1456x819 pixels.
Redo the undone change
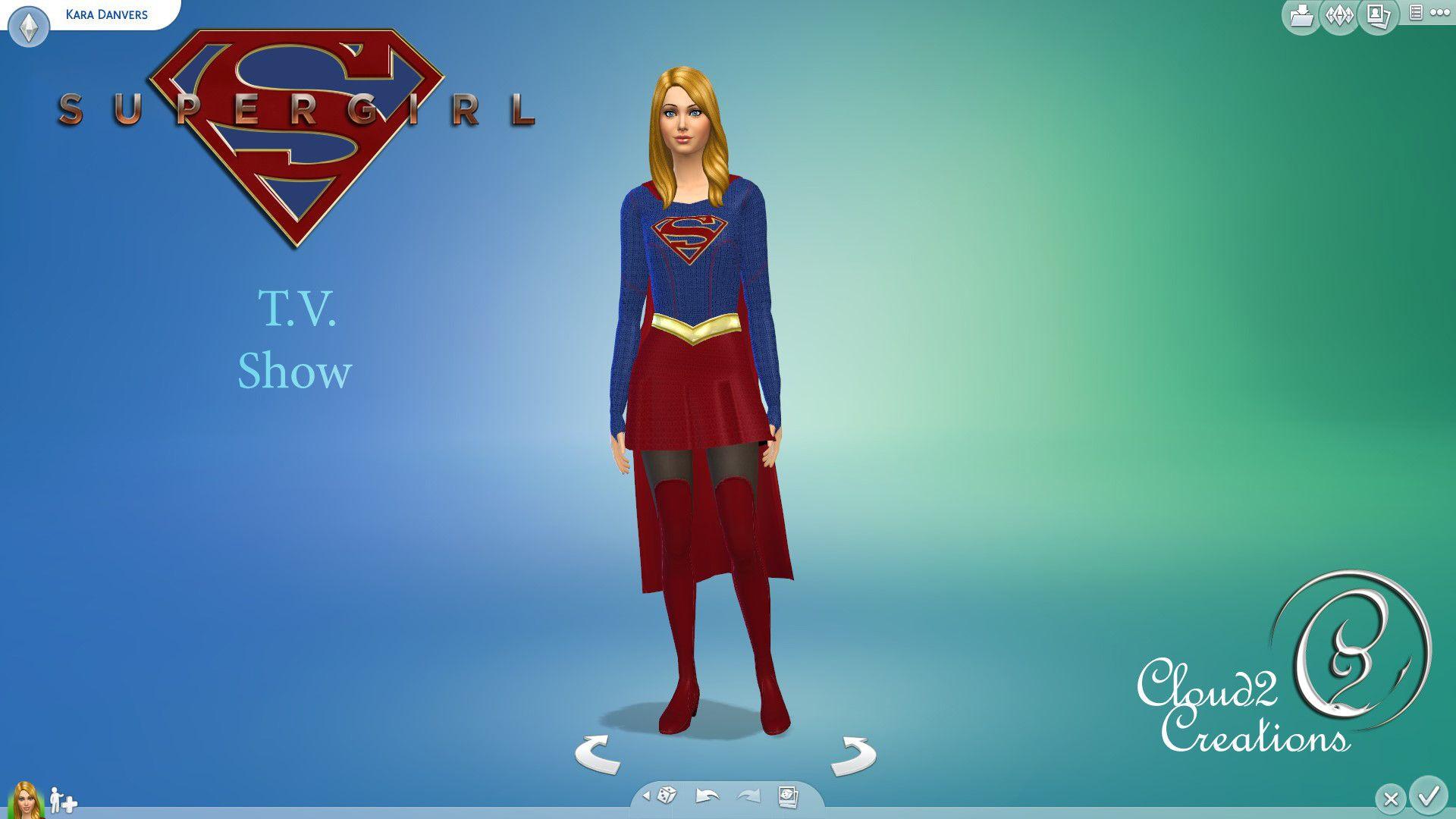(x=748, y=795)
